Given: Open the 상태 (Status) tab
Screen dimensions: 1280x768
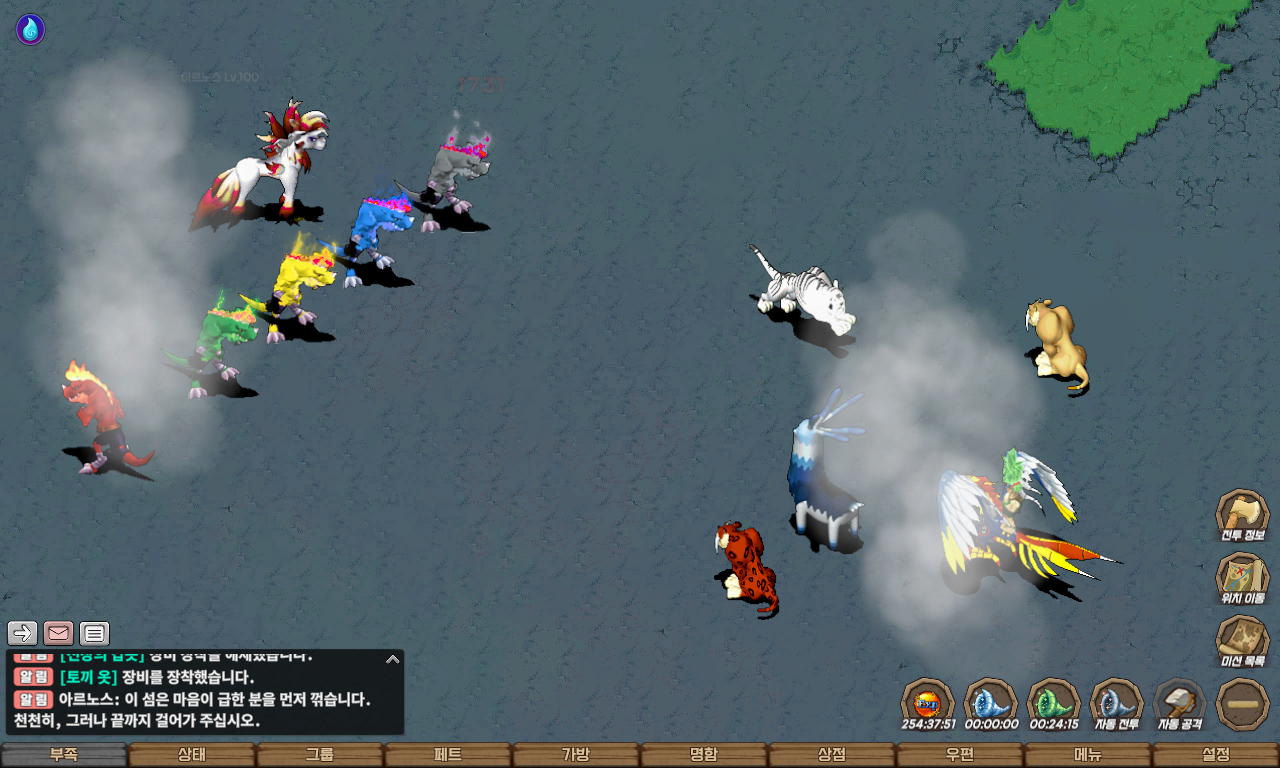Looking at the screenshot, I should point(192,755).
